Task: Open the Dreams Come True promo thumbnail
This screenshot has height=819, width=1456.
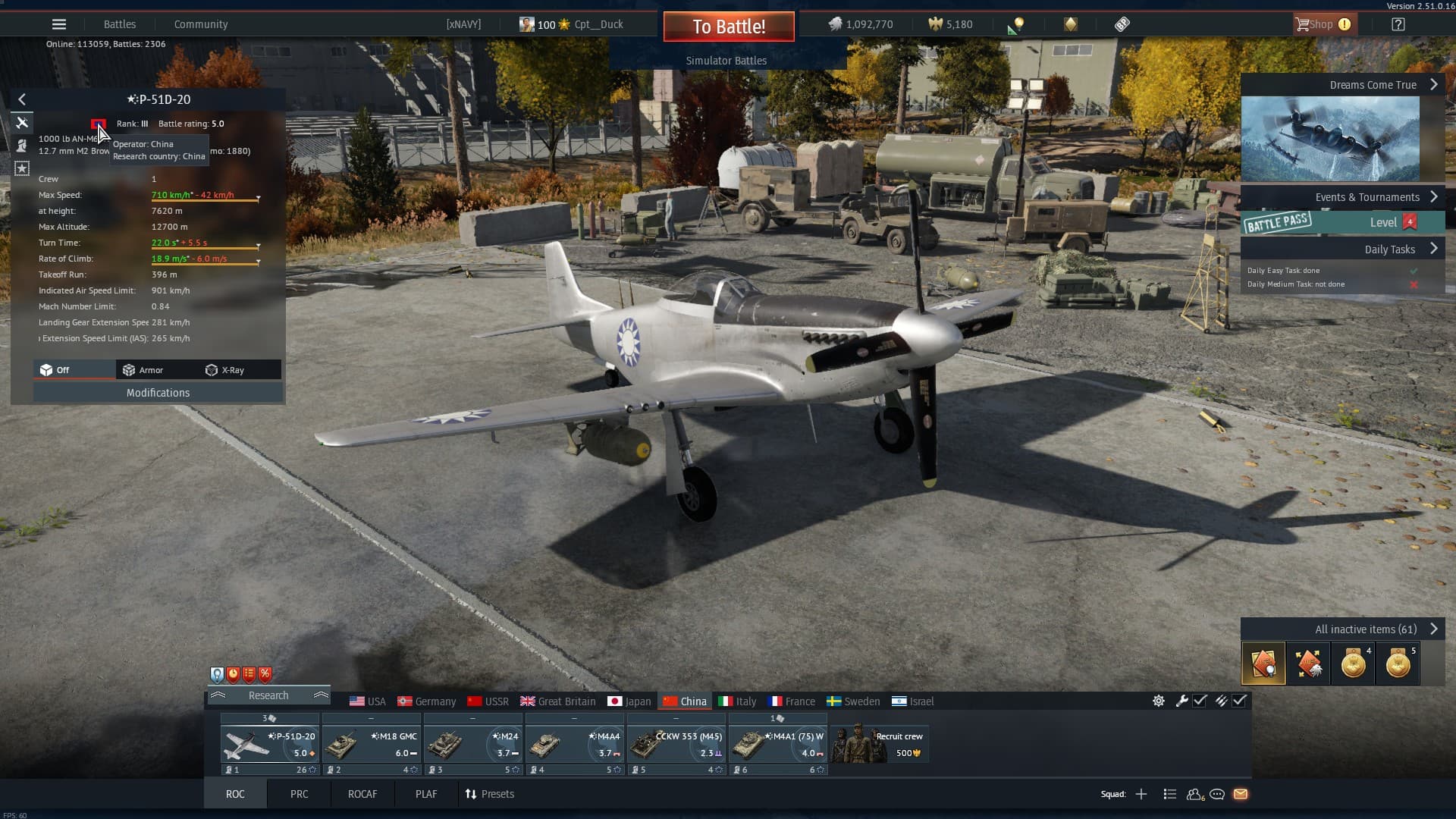Action: click(x=1330, y=139)
